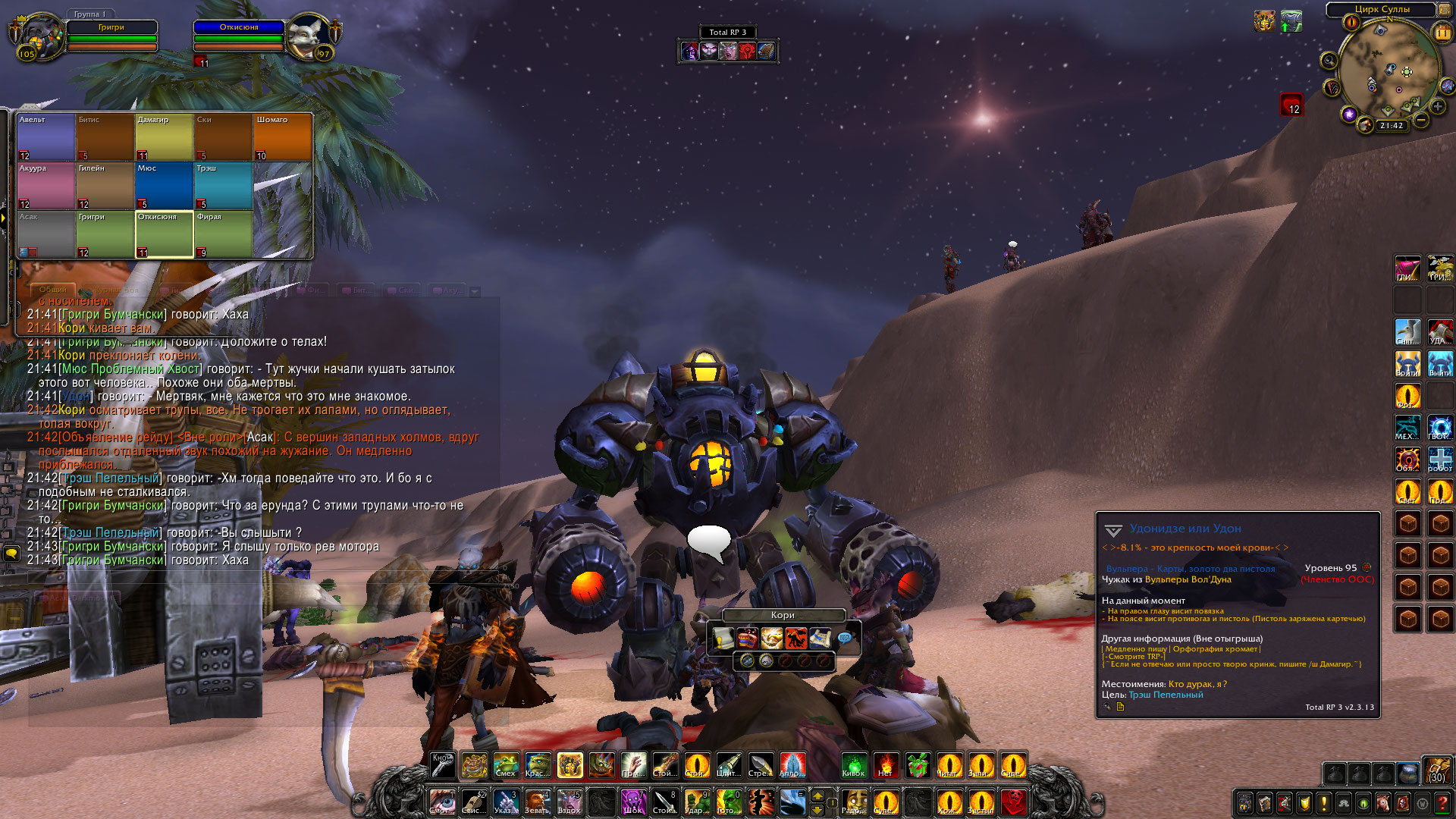Page up the main action bar
Screen dimensions: 1456x819
(x=817, y=795)
